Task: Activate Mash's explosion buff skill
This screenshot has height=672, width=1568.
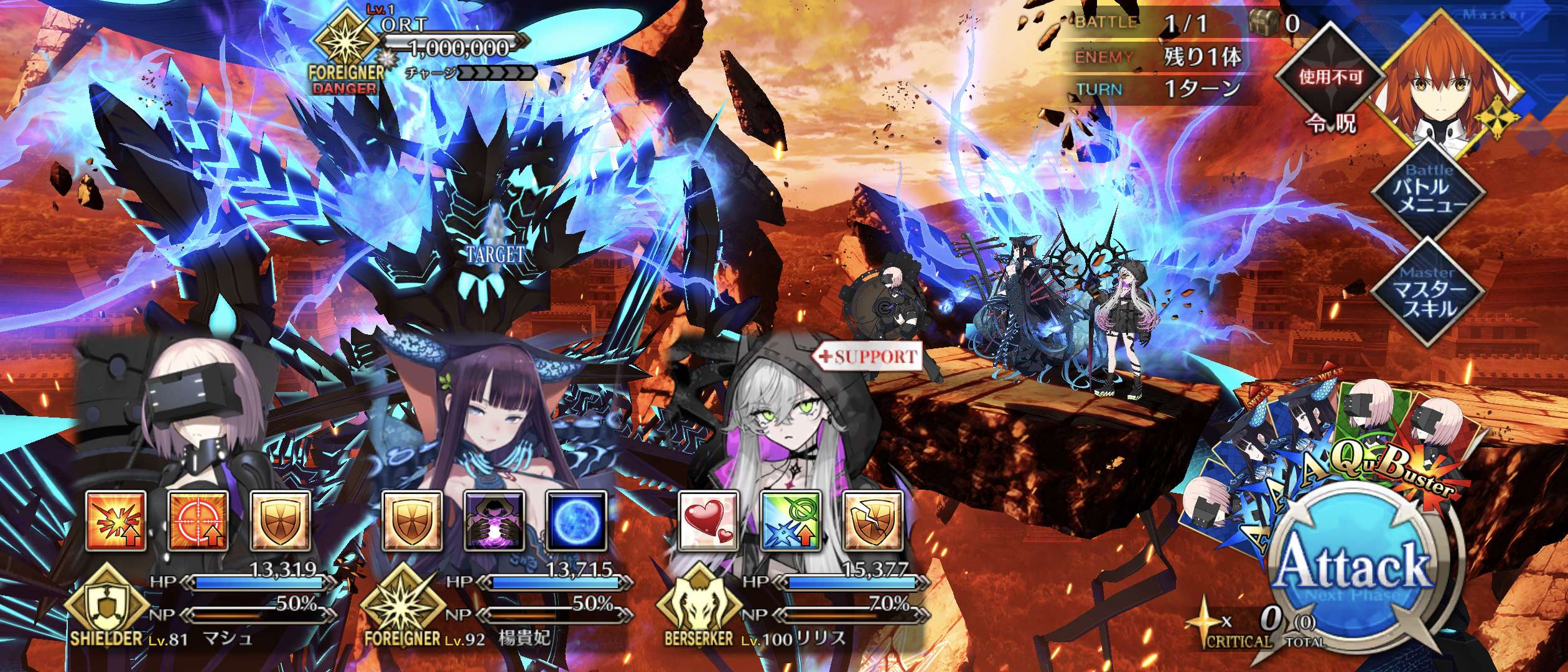Action: click(x=116, y=521)
